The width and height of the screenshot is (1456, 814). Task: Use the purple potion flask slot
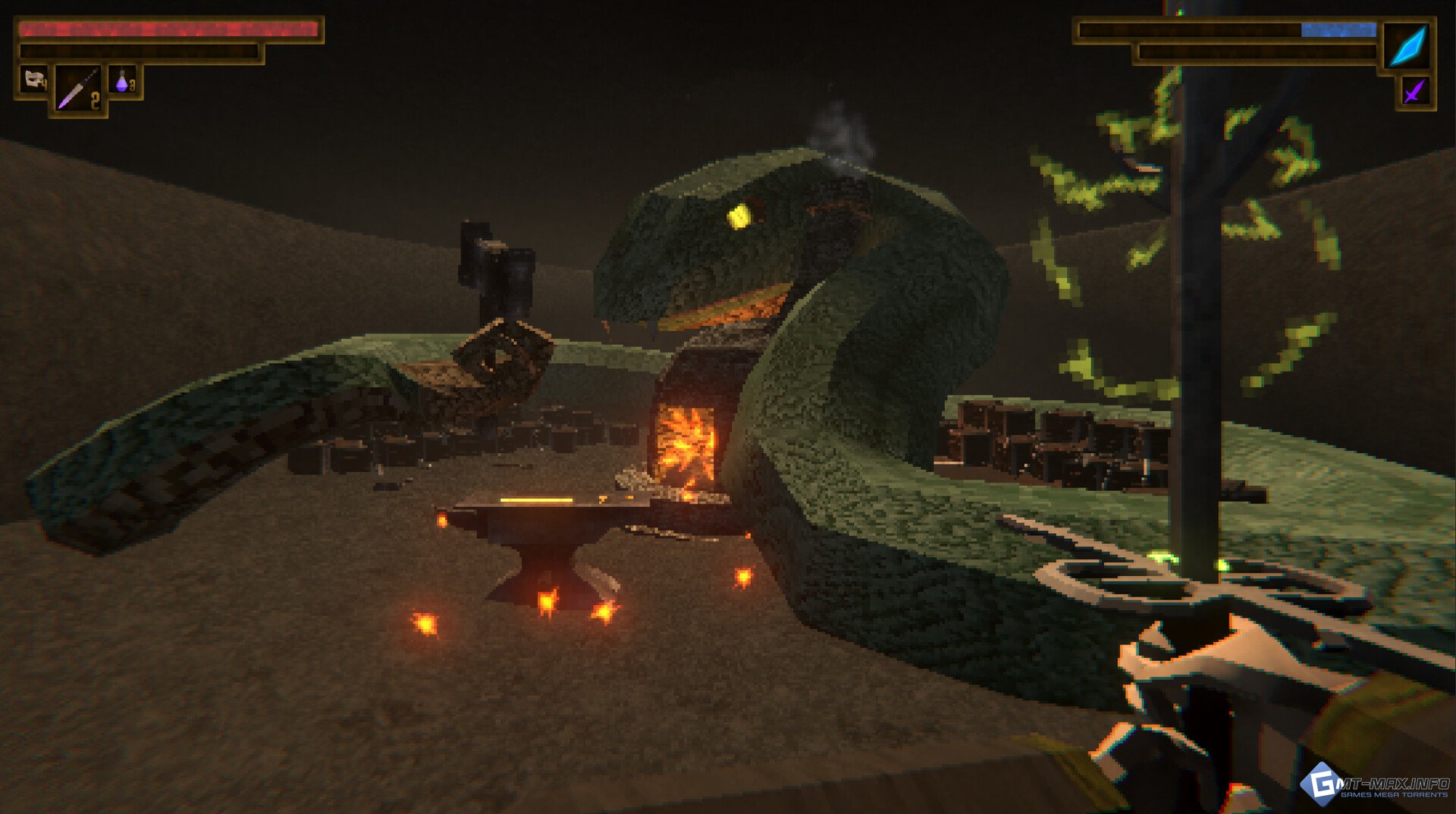(124, 80)
